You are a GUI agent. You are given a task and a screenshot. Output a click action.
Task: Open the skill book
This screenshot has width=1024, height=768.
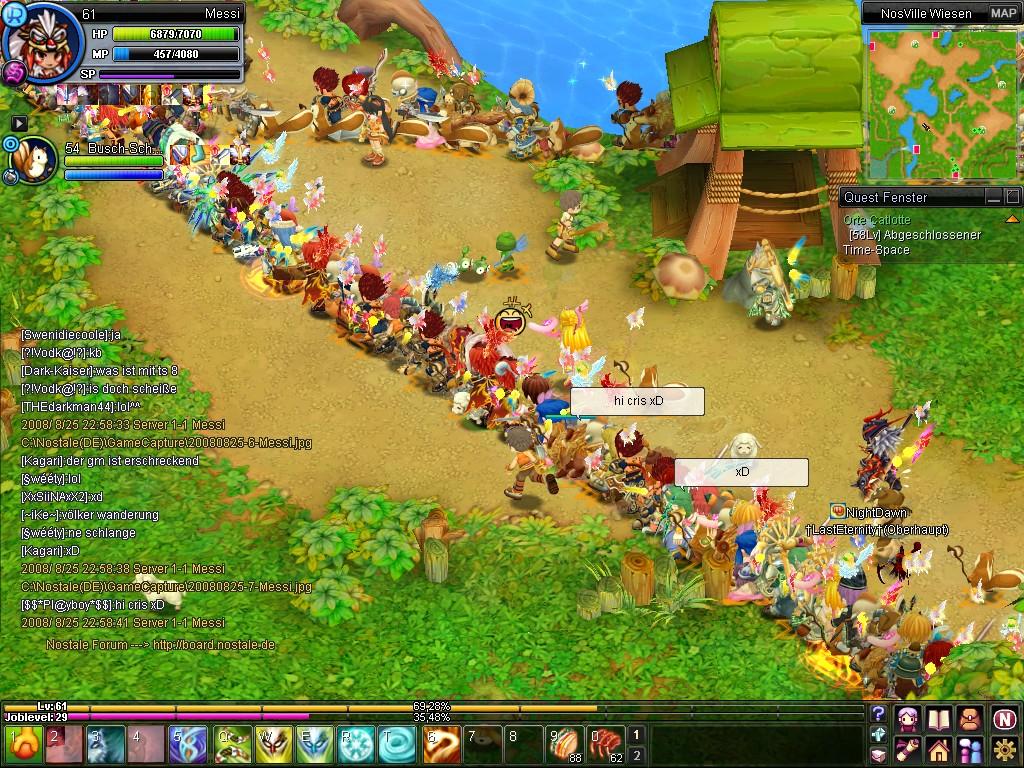(939, 718)
